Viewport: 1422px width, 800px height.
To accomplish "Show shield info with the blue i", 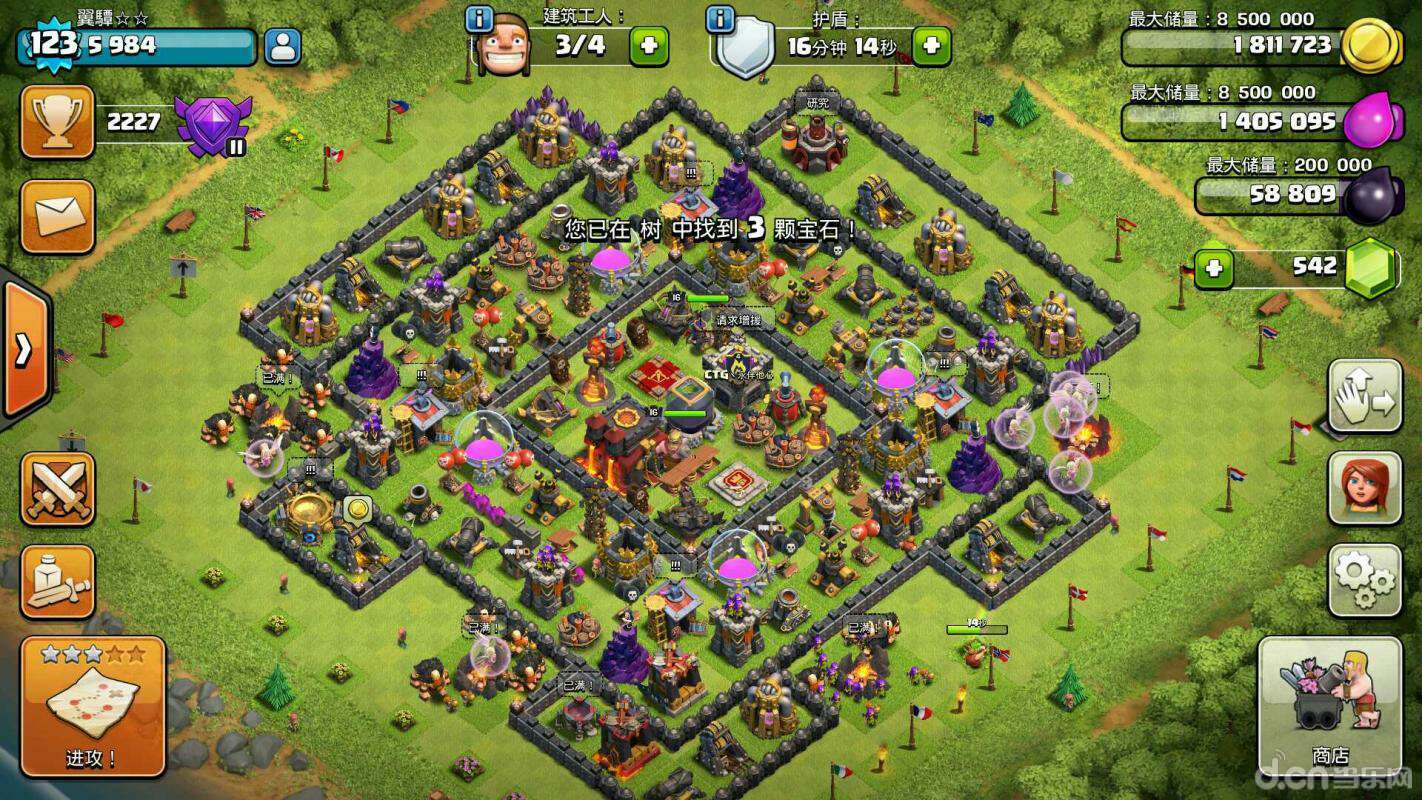I will click(720, 19).
